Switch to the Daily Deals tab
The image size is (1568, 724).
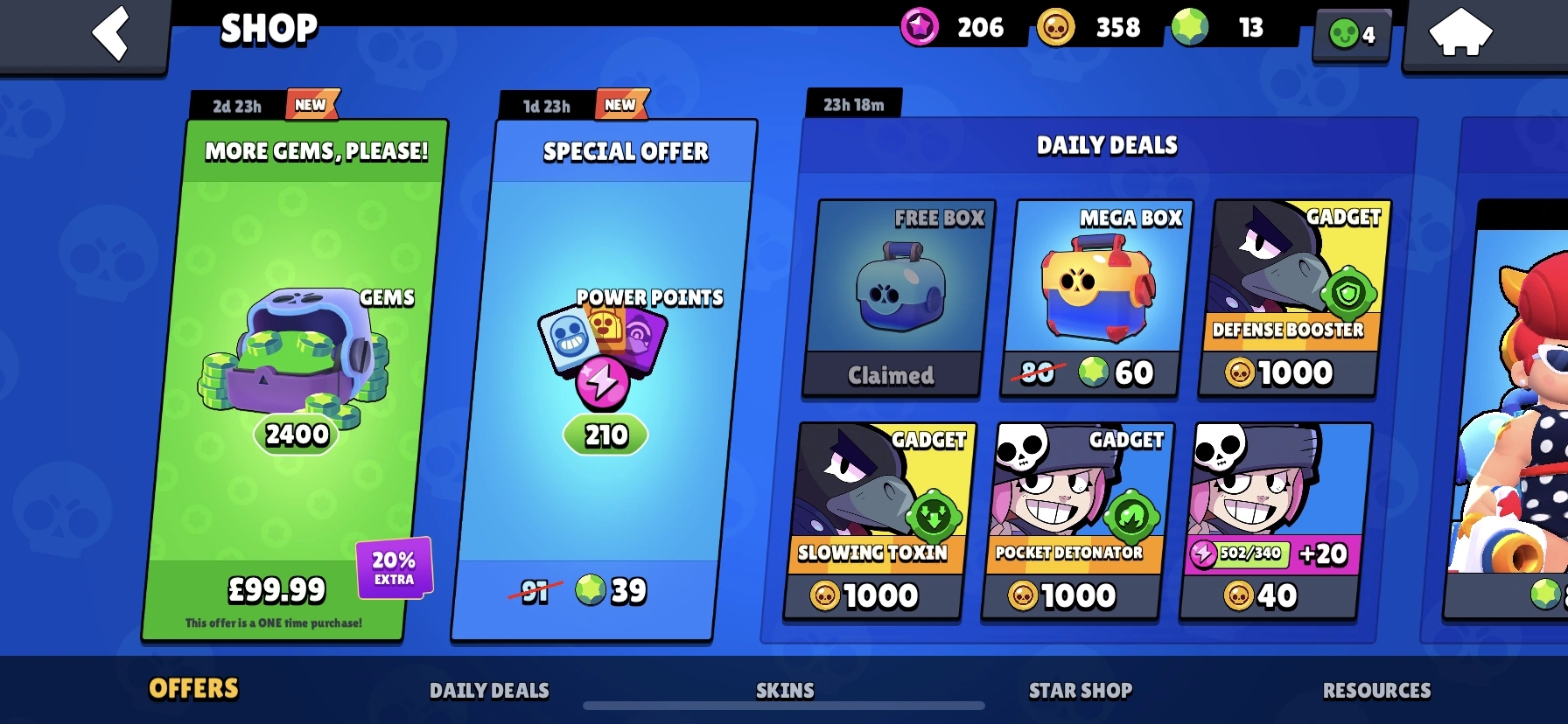(x=488, y=690)
